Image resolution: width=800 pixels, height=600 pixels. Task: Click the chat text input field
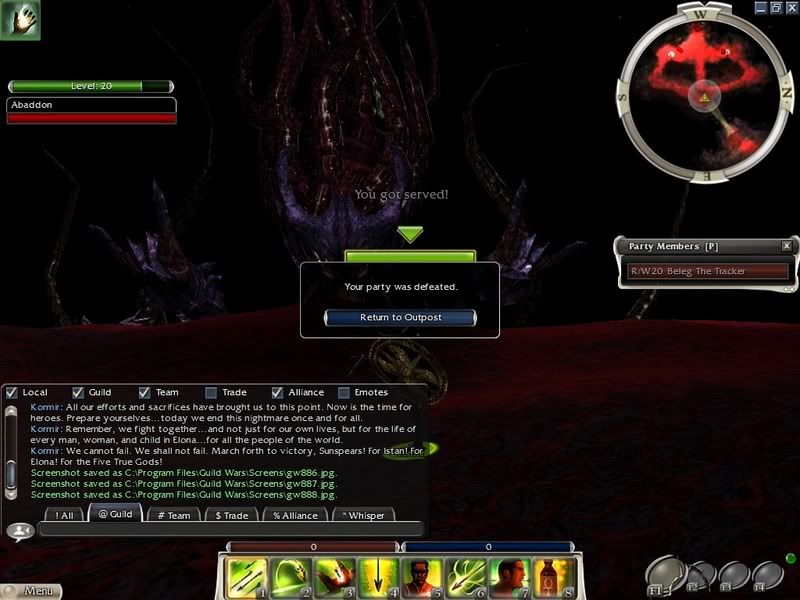click(x=230, y=530)
